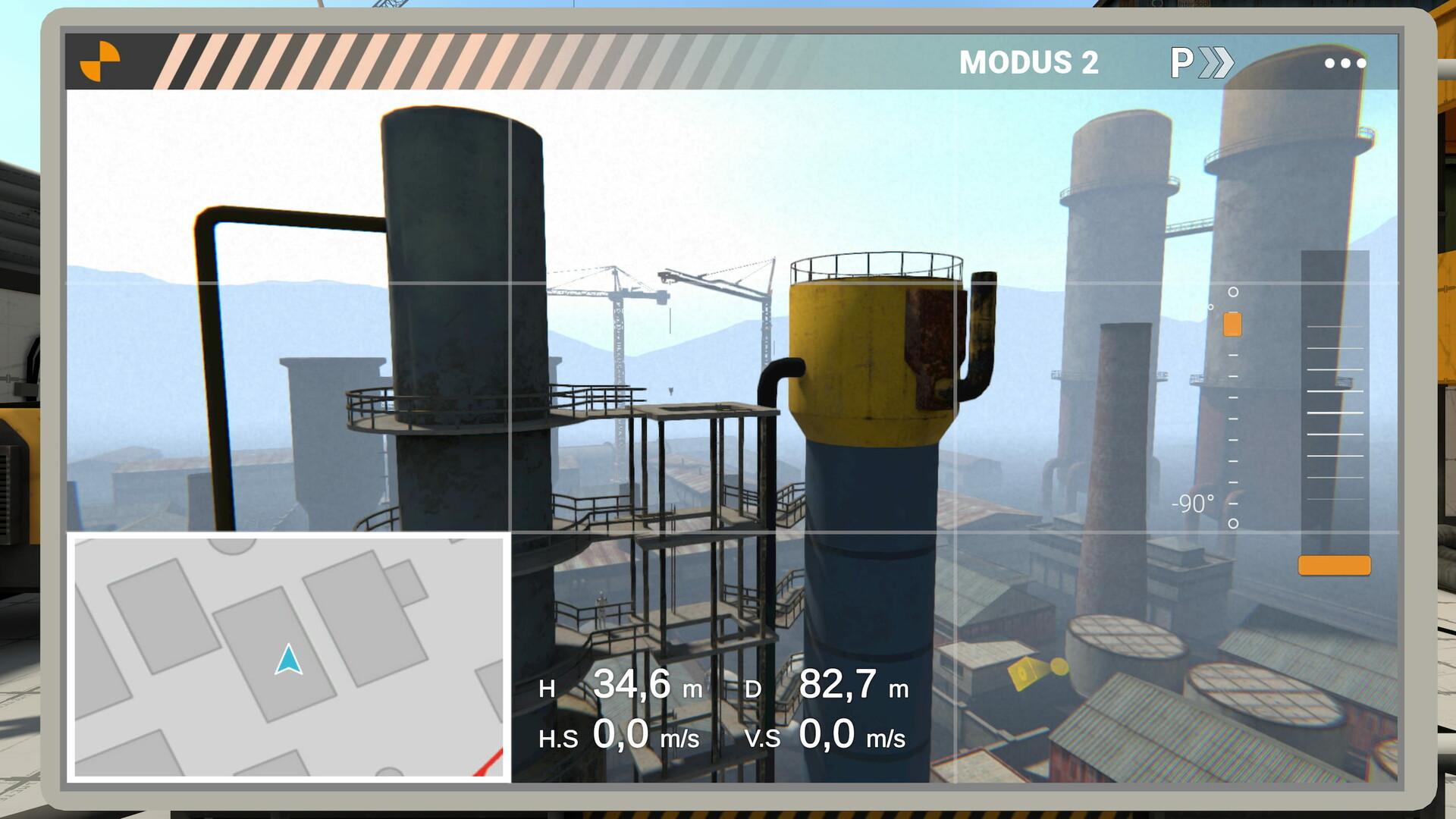Click the H height readout icon
This screenshot has width=1456, height=819.
tap(549, 688)
